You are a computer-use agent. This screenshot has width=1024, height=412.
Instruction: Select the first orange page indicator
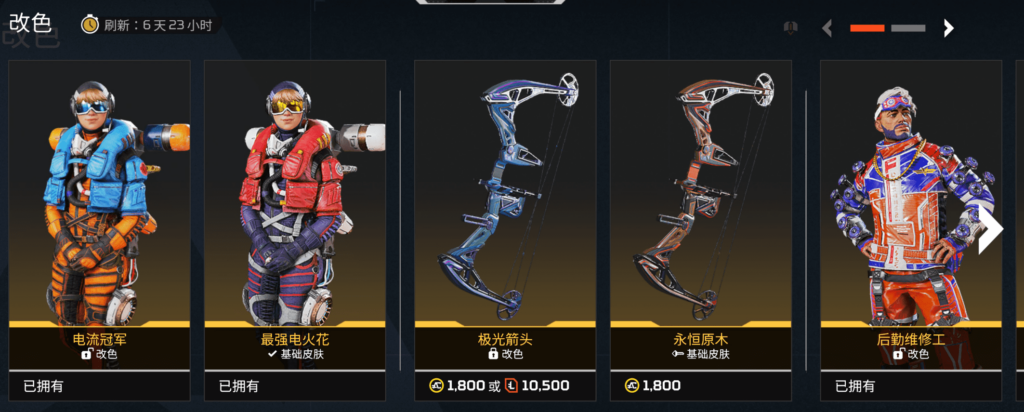[867, 29]
